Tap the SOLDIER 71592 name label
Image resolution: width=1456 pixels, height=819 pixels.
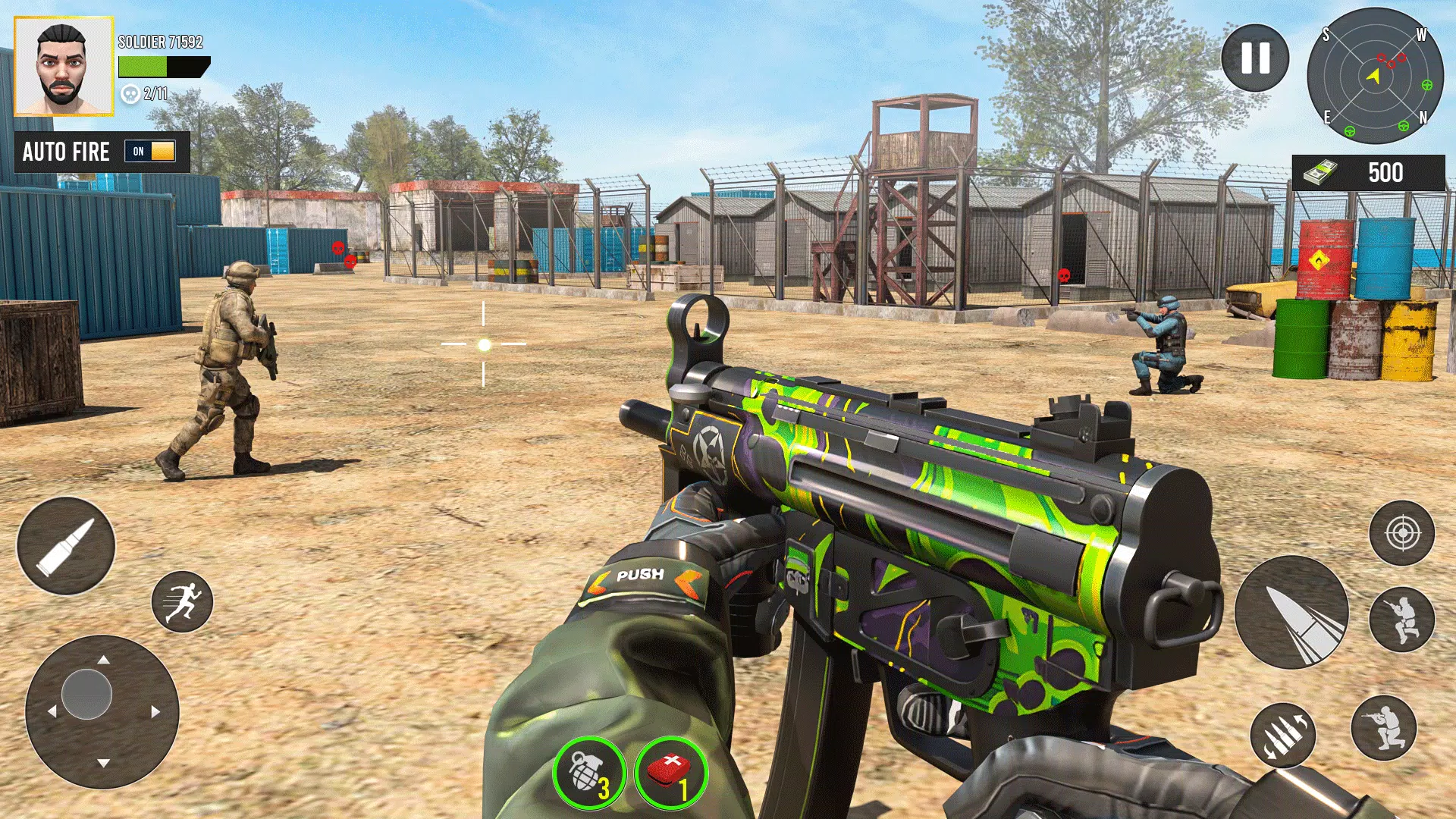(x=159, y=43)
